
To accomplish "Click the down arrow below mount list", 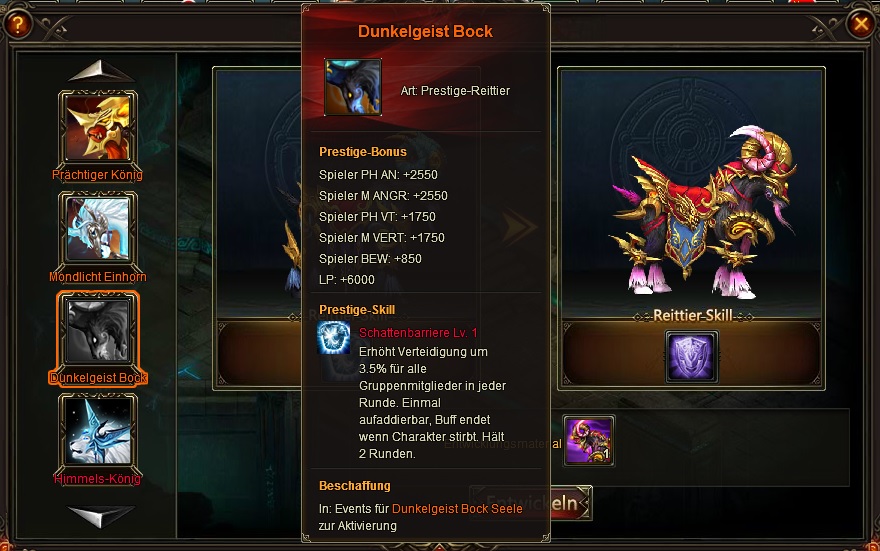I will tap(100, 515).
